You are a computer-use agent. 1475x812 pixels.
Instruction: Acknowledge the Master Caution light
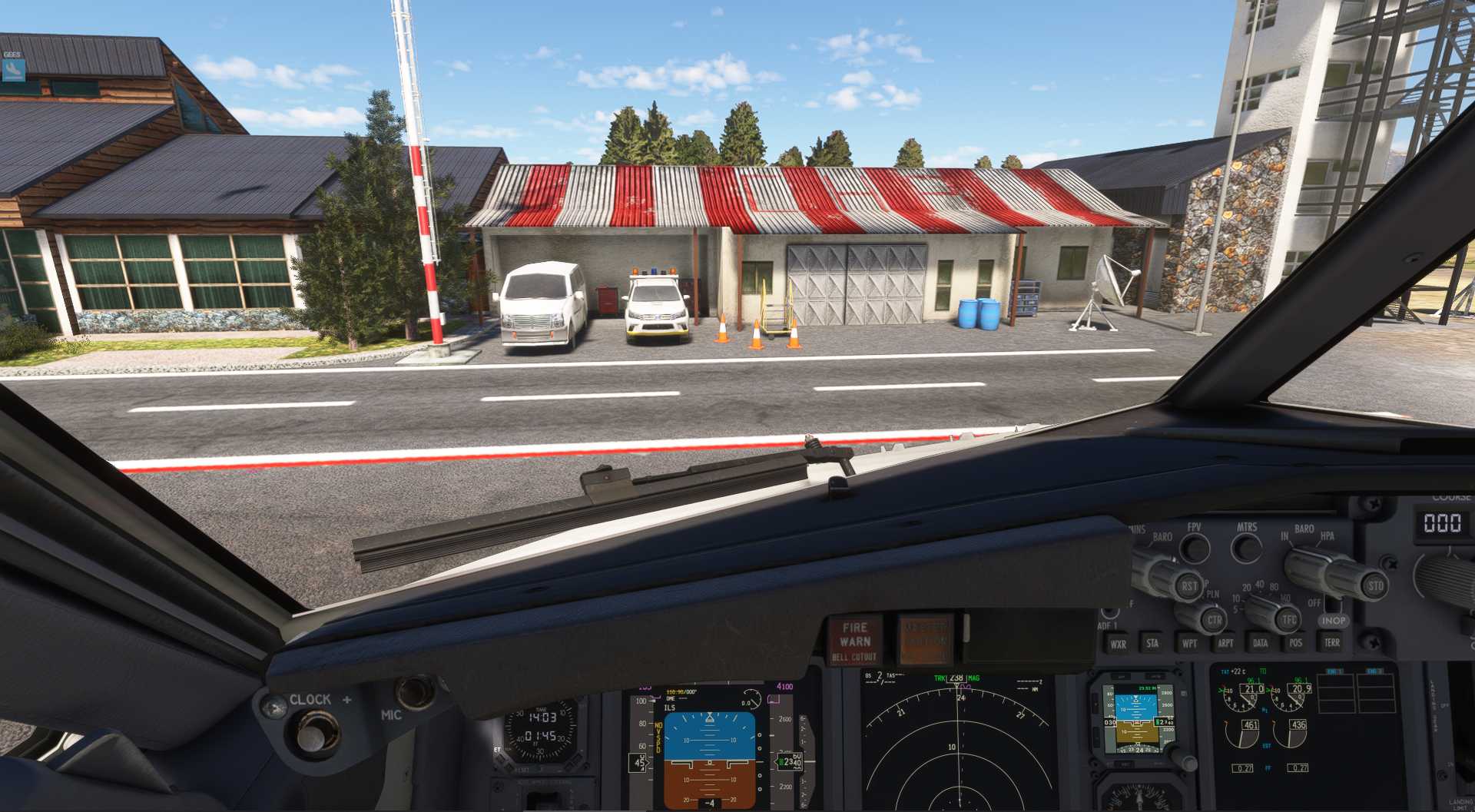(925, 639)
